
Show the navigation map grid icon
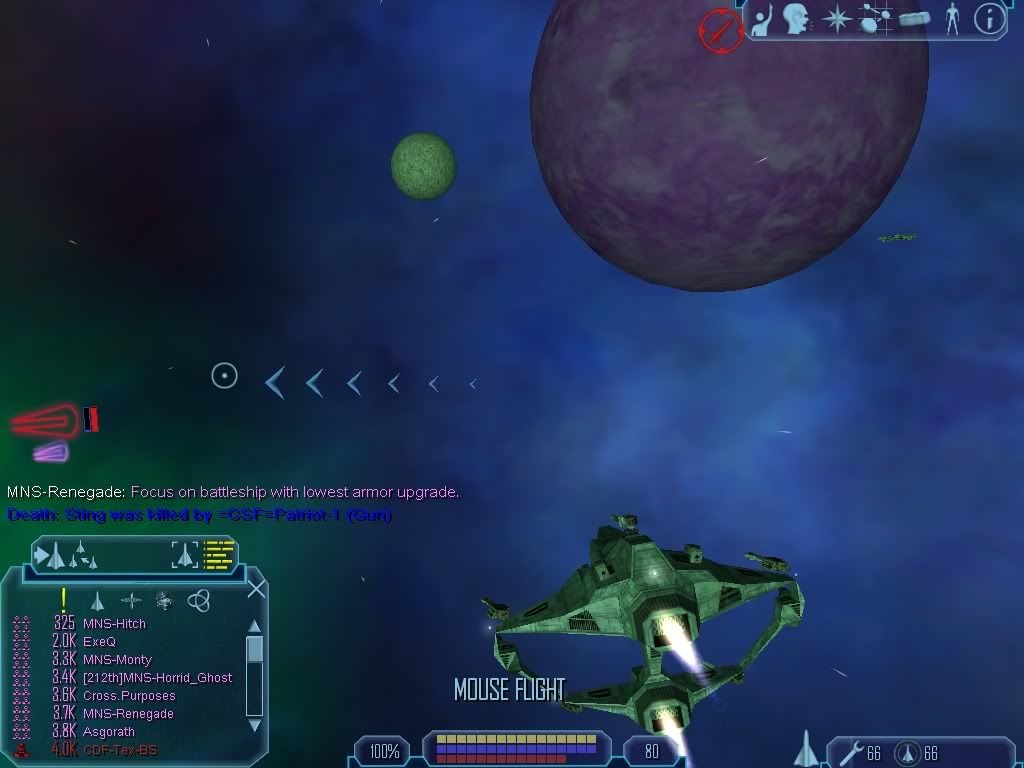point(873,19)
